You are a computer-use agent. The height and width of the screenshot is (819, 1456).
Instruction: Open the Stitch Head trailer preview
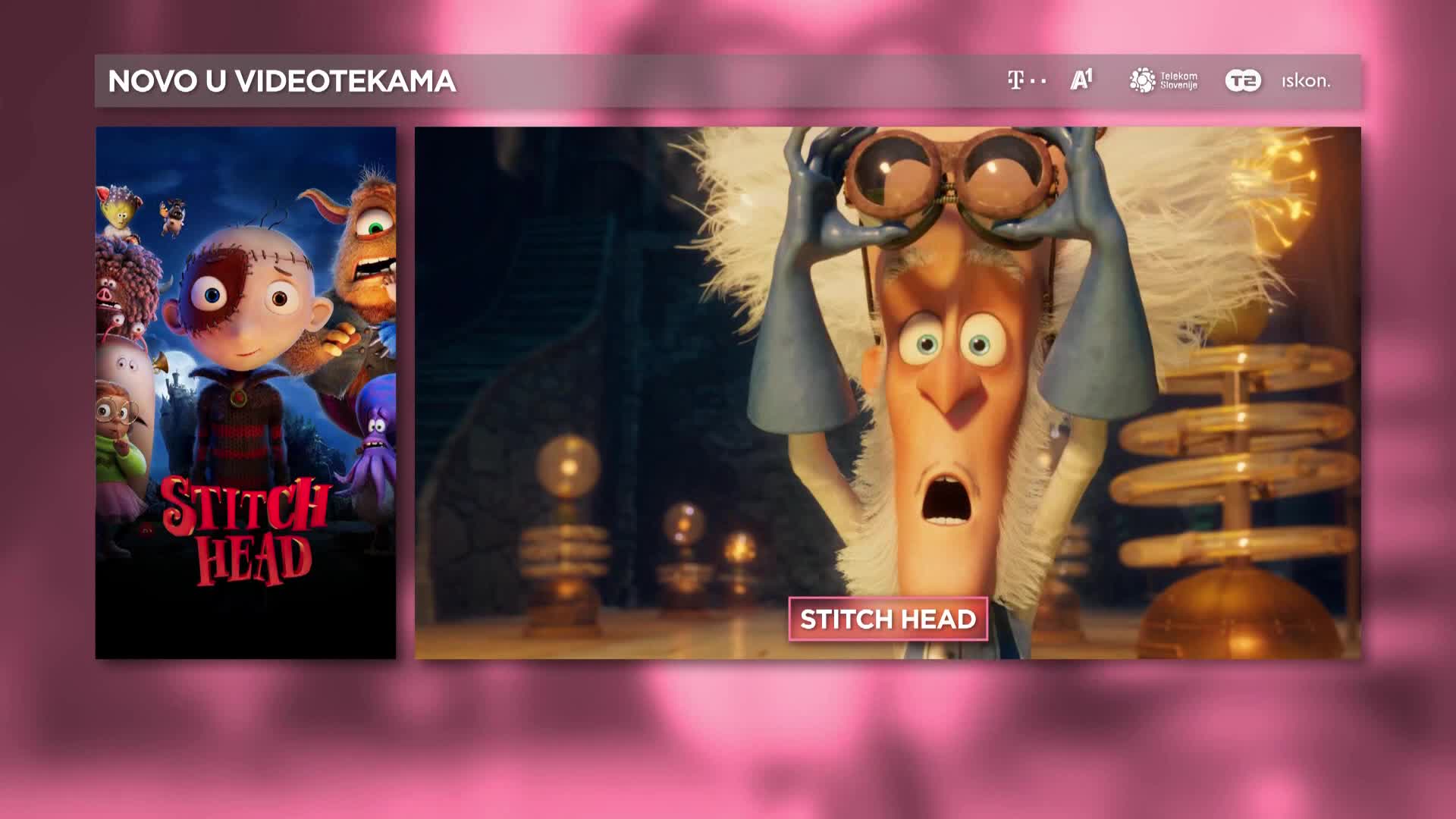(x=887, y=364)
